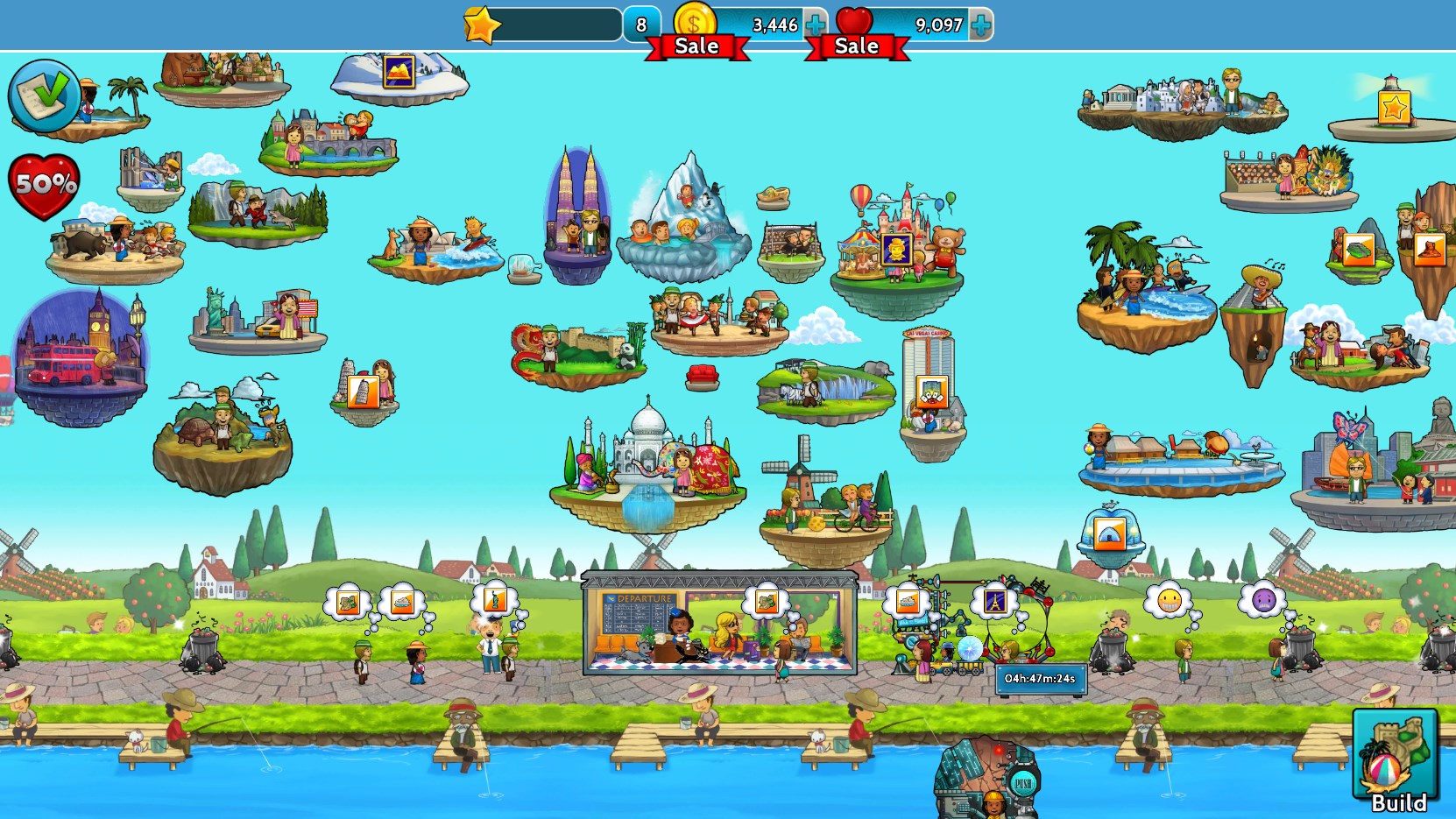The width and height of the screenshot is (1456, 819).
Task: Add more hearts with the plus button
Action: pos(981,25)
